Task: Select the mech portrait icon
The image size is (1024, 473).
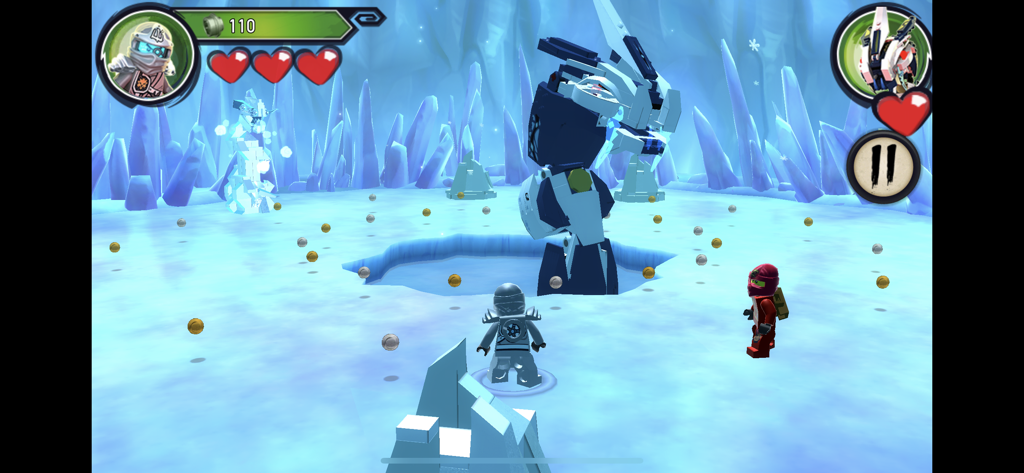Action: (x=881, y=52)
